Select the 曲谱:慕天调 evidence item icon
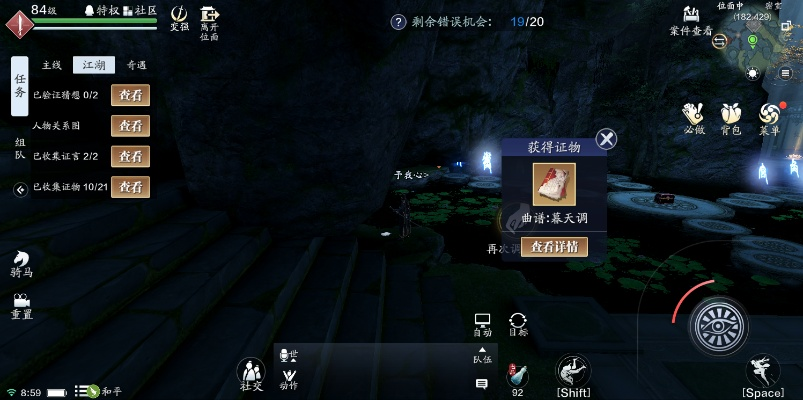 tap(554, 185)
